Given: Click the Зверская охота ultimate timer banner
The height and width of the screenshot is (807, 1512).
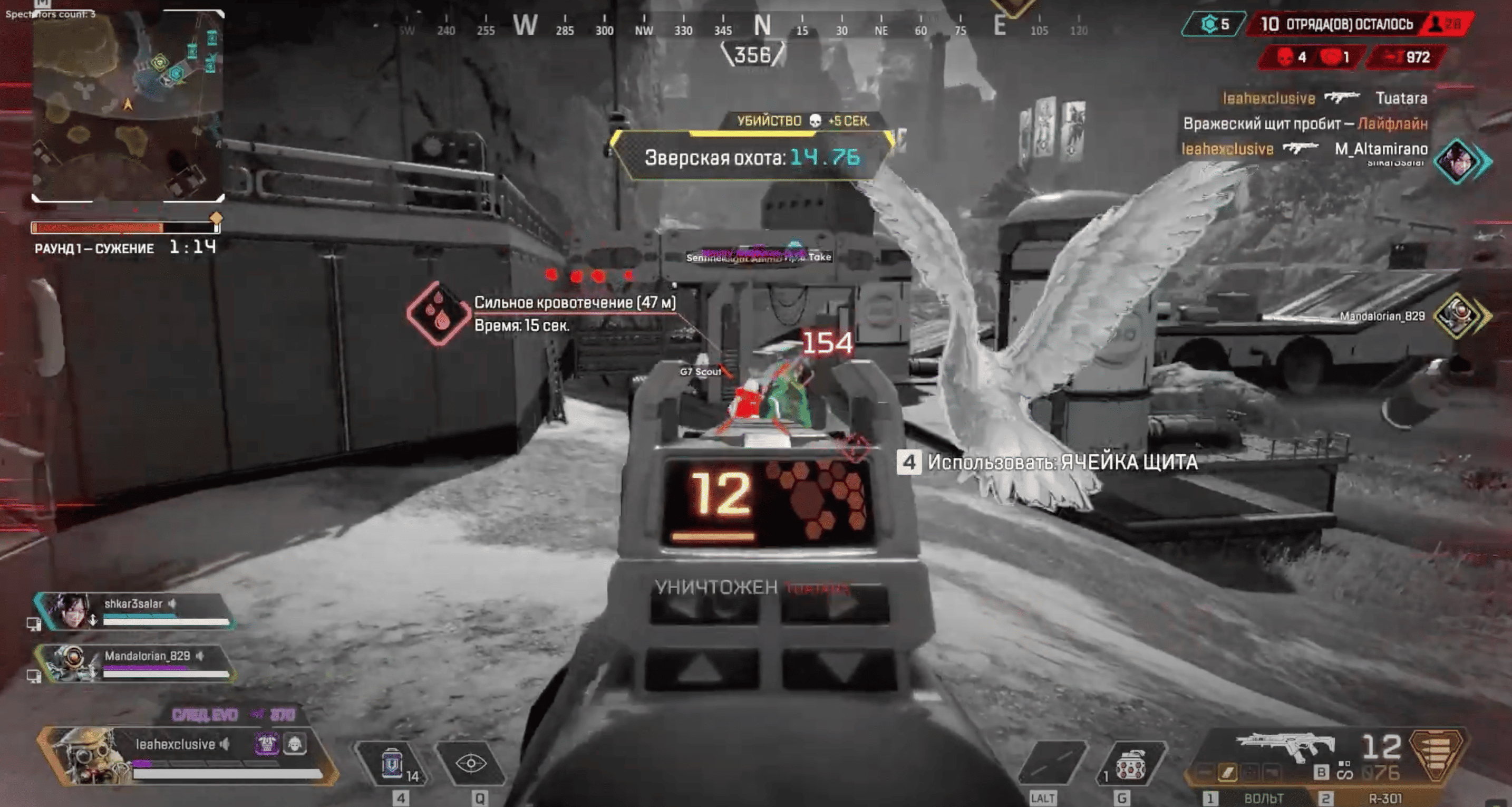Looking at the screenshot, I should pos(752,157).
